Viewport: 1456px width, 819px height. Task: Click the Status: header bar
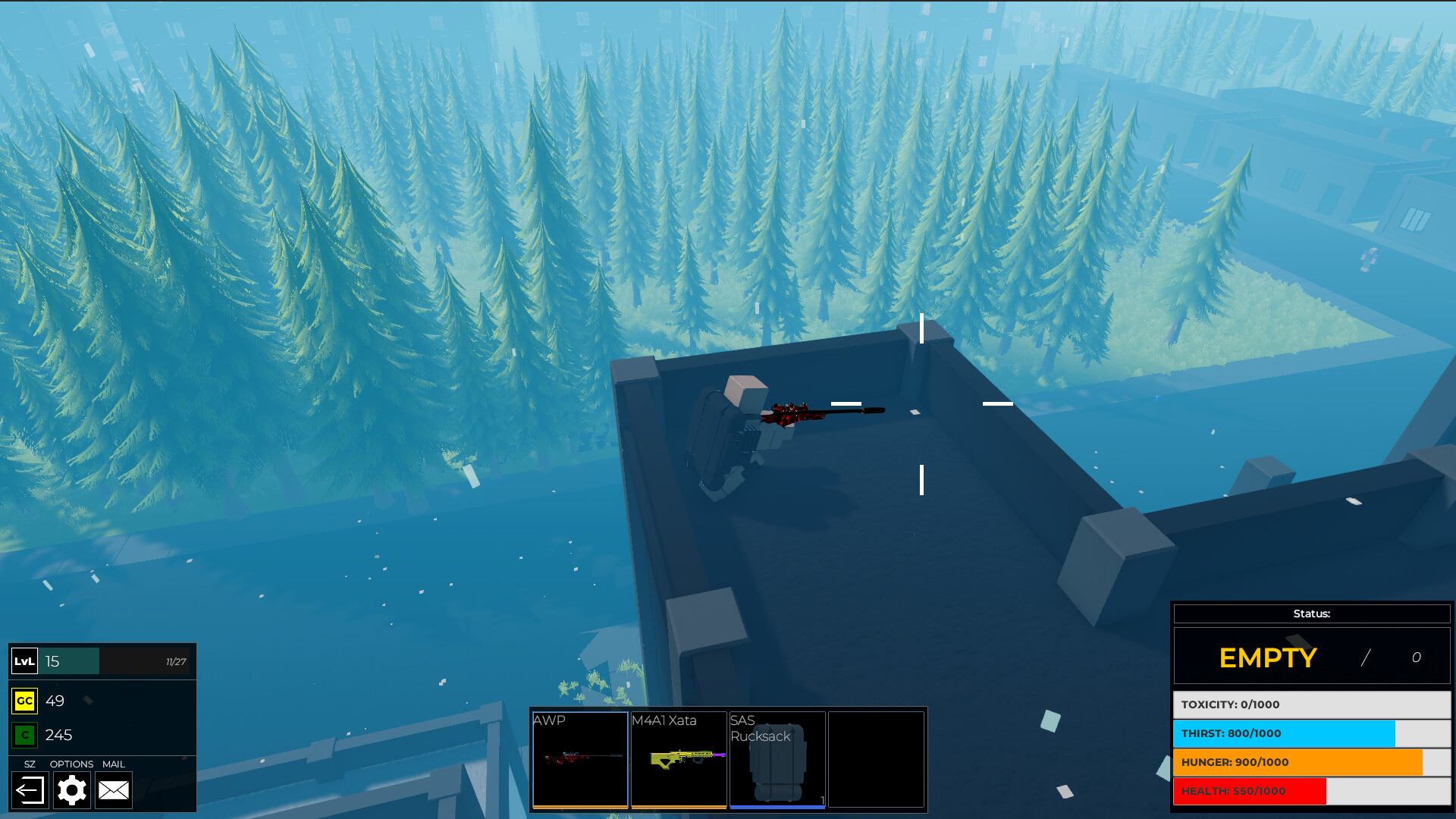coord(1311,614)
